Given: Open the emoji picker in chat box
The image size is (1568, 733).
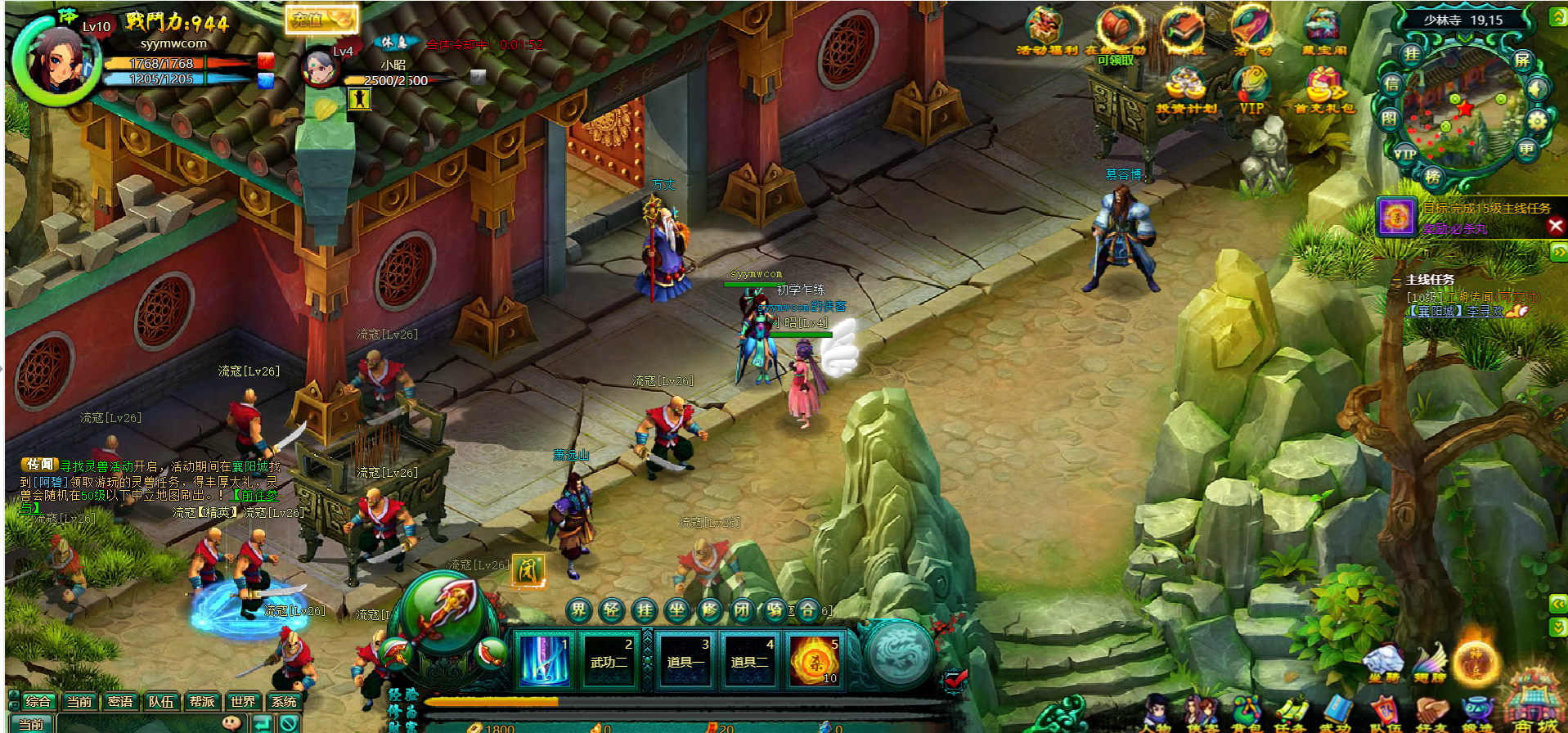Looking at the screenshot, I should 232,722.
